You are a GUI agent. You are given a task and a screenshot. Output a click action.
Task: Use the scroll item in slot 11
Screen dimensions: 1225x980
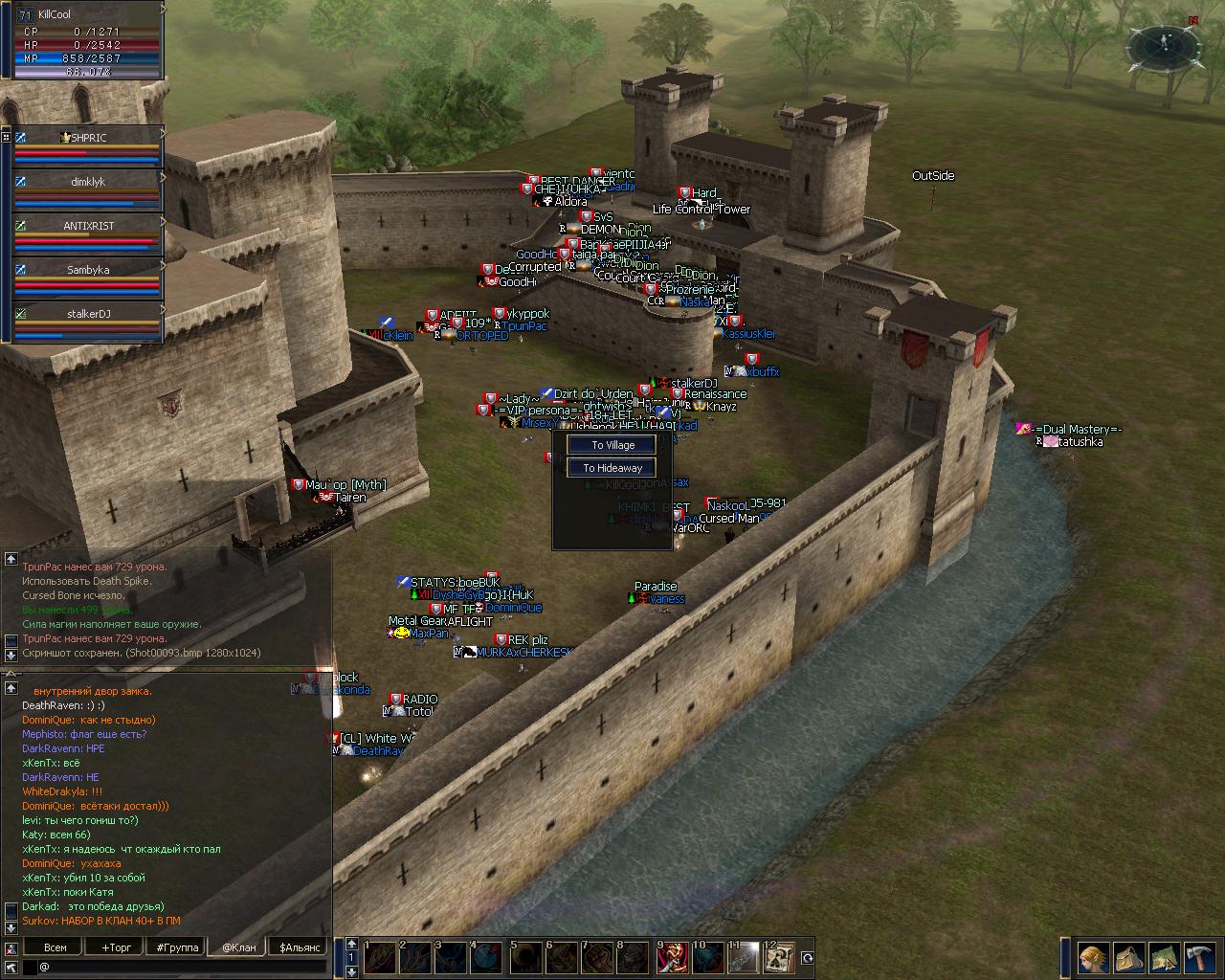(x=743, y=958)
